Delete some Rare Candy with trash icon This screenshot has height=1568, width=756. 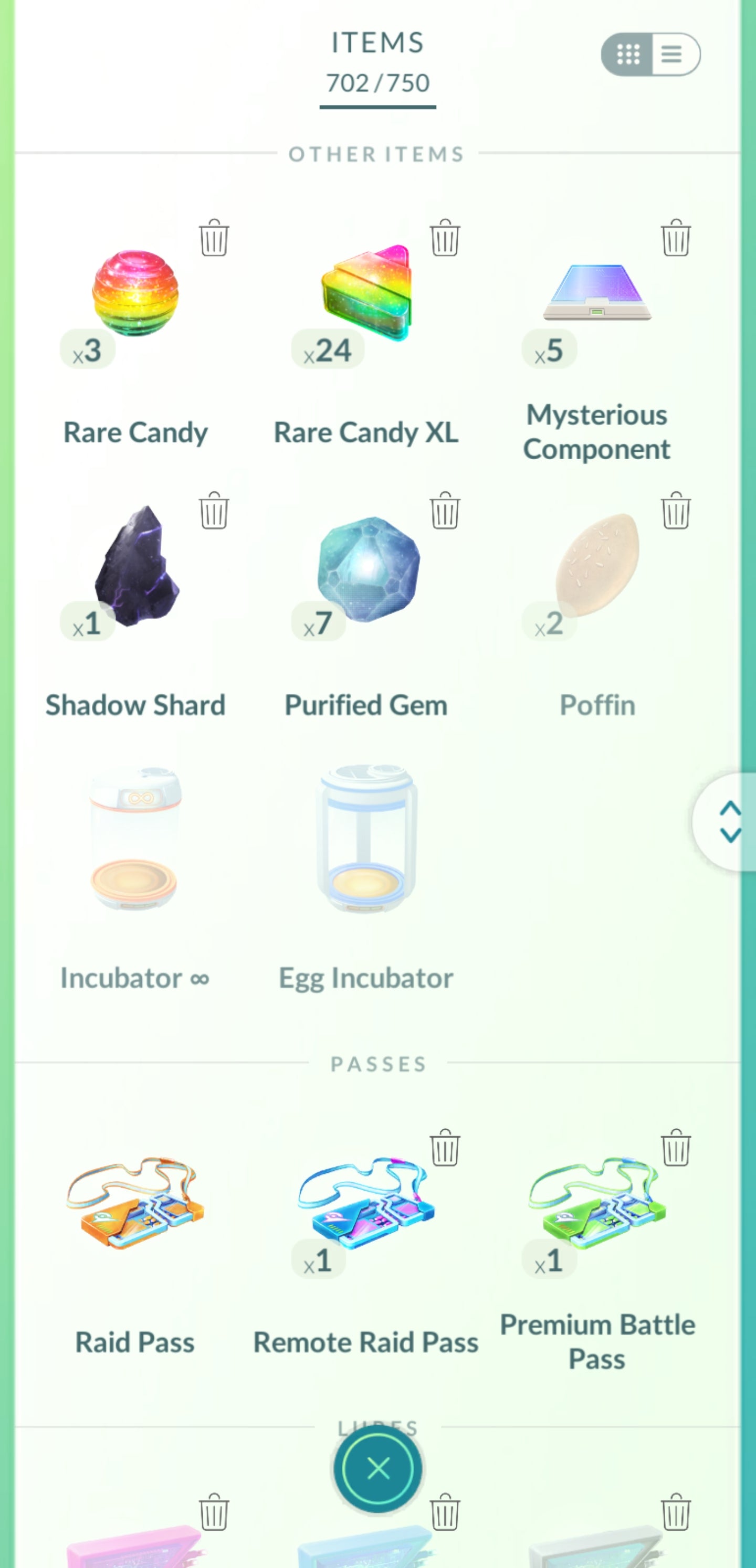pyautogui.click(x=214, y=239)
